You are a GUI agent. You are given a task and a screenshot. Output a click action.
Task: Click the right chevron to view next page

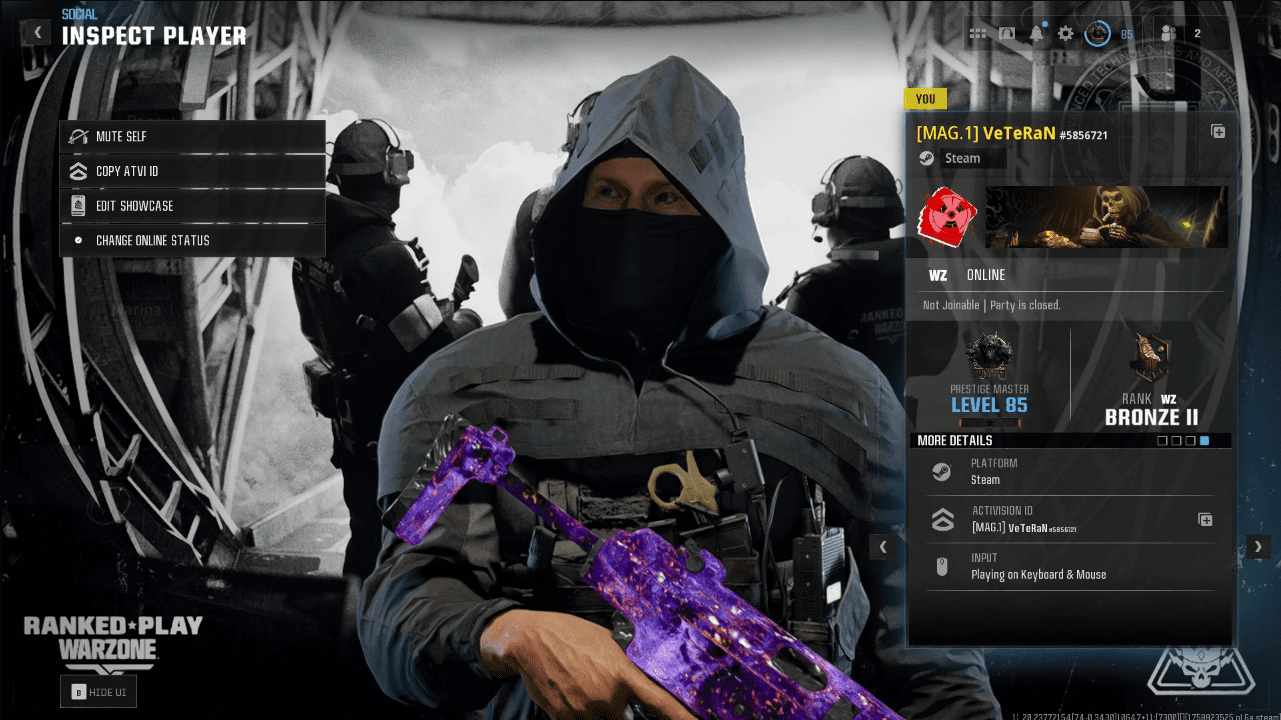click(1258, 546)
